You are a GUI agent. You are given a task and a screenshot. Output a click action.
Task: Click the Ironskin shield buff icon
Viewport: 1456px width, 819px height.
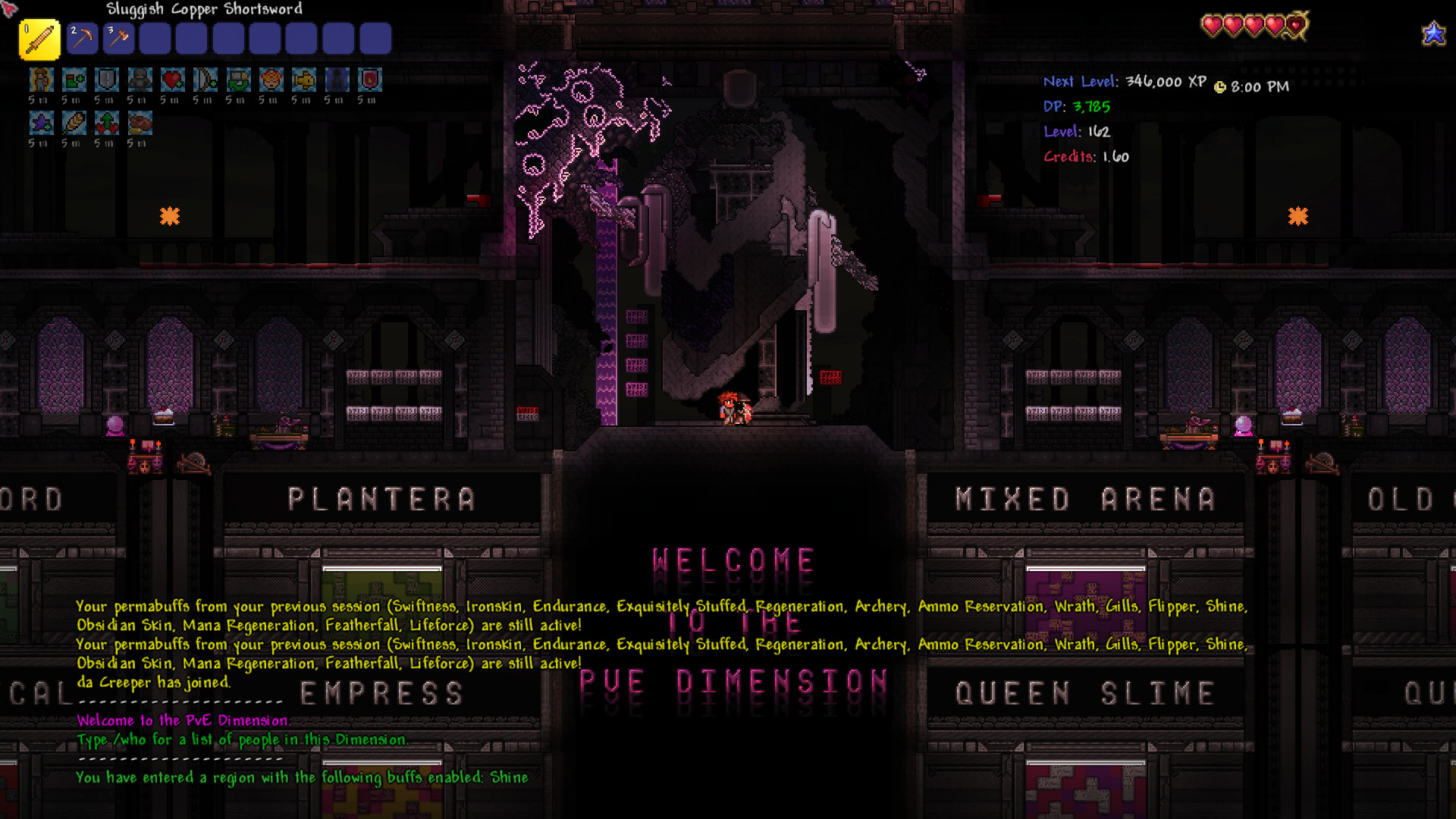click(x=107, y=80)
